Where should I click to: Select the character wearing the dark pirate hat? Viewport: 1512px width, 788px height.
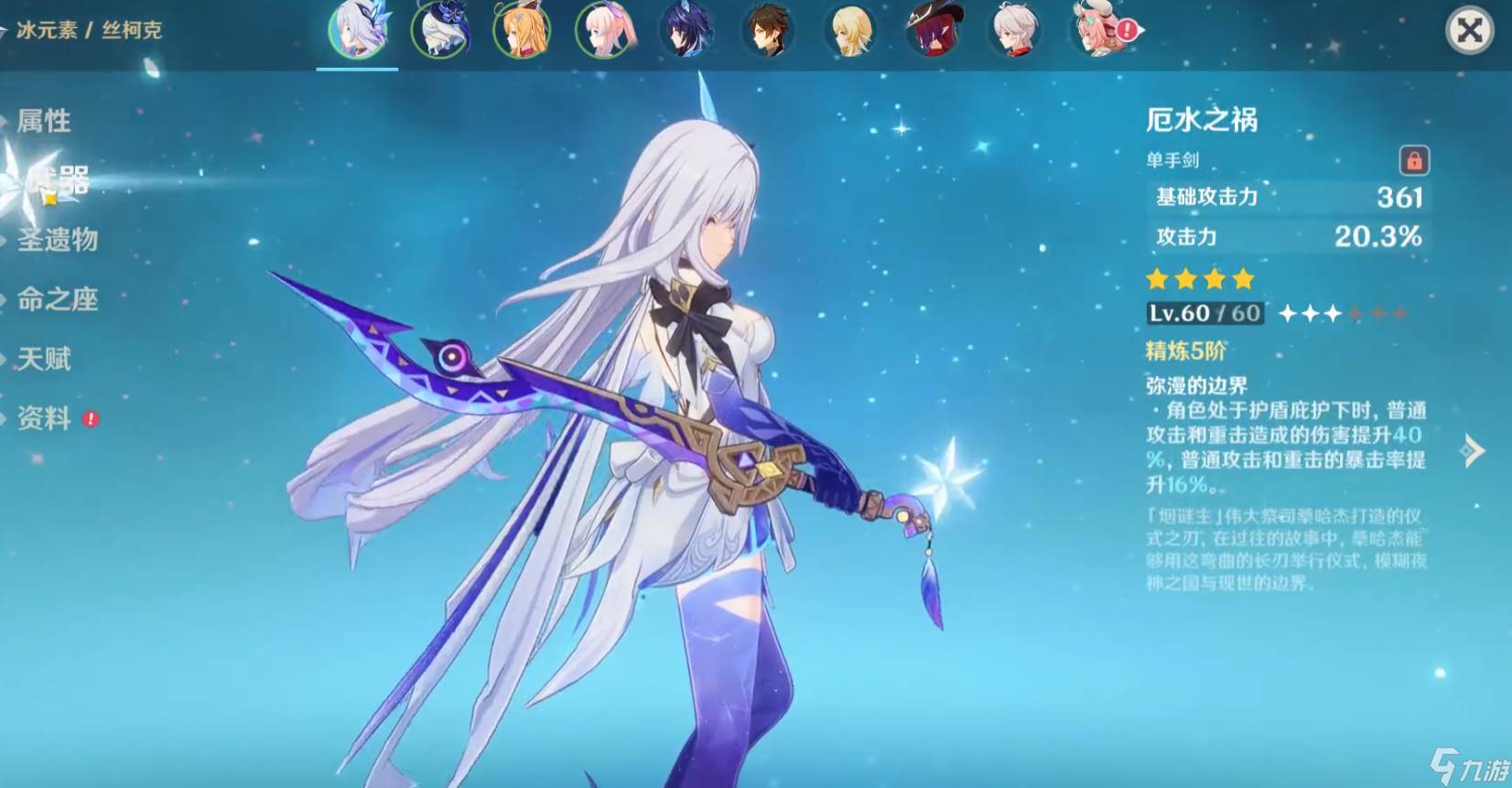(934, 31)
